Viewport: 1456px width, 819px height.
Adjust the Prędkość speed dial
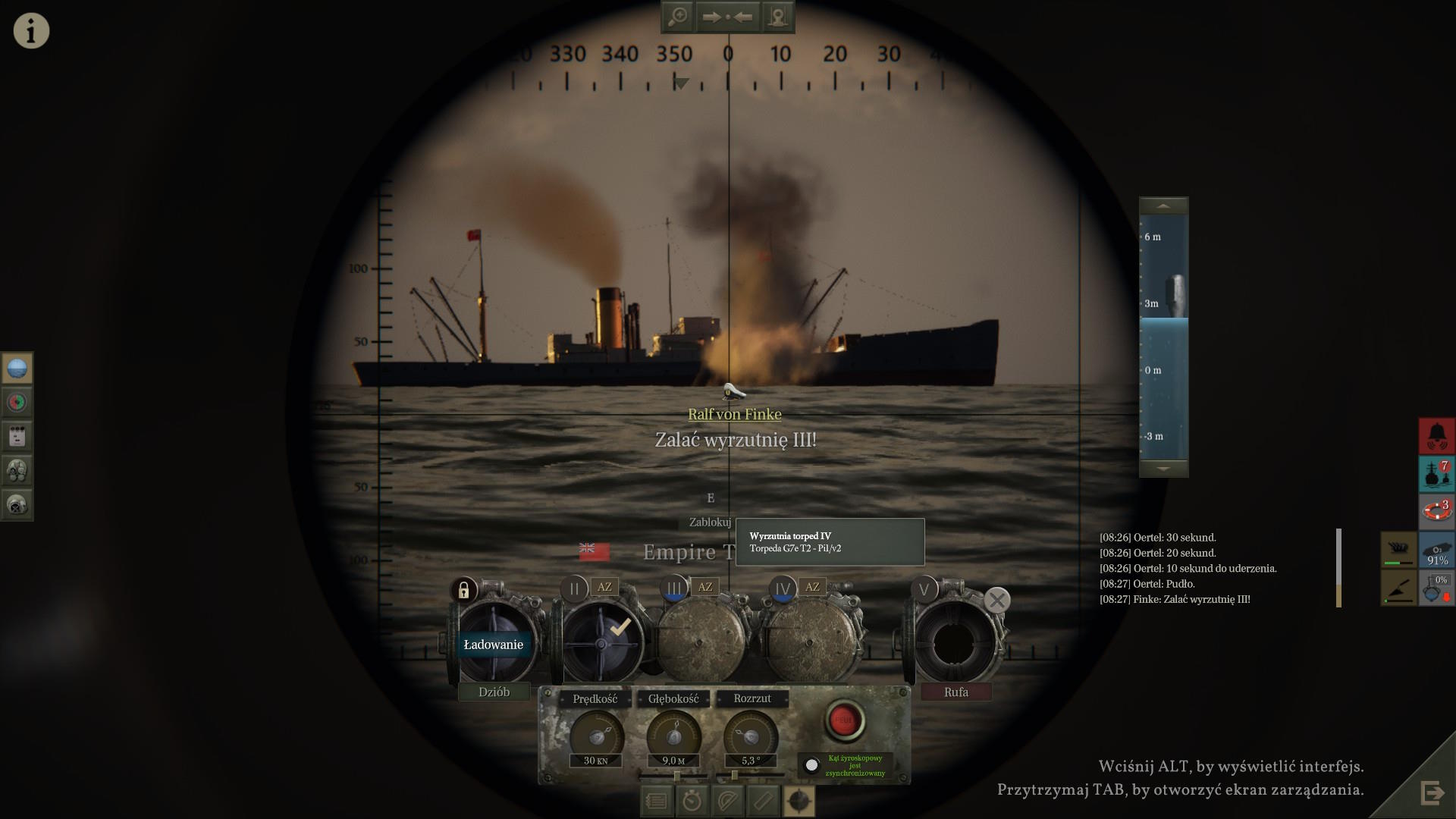coord(597,736)
